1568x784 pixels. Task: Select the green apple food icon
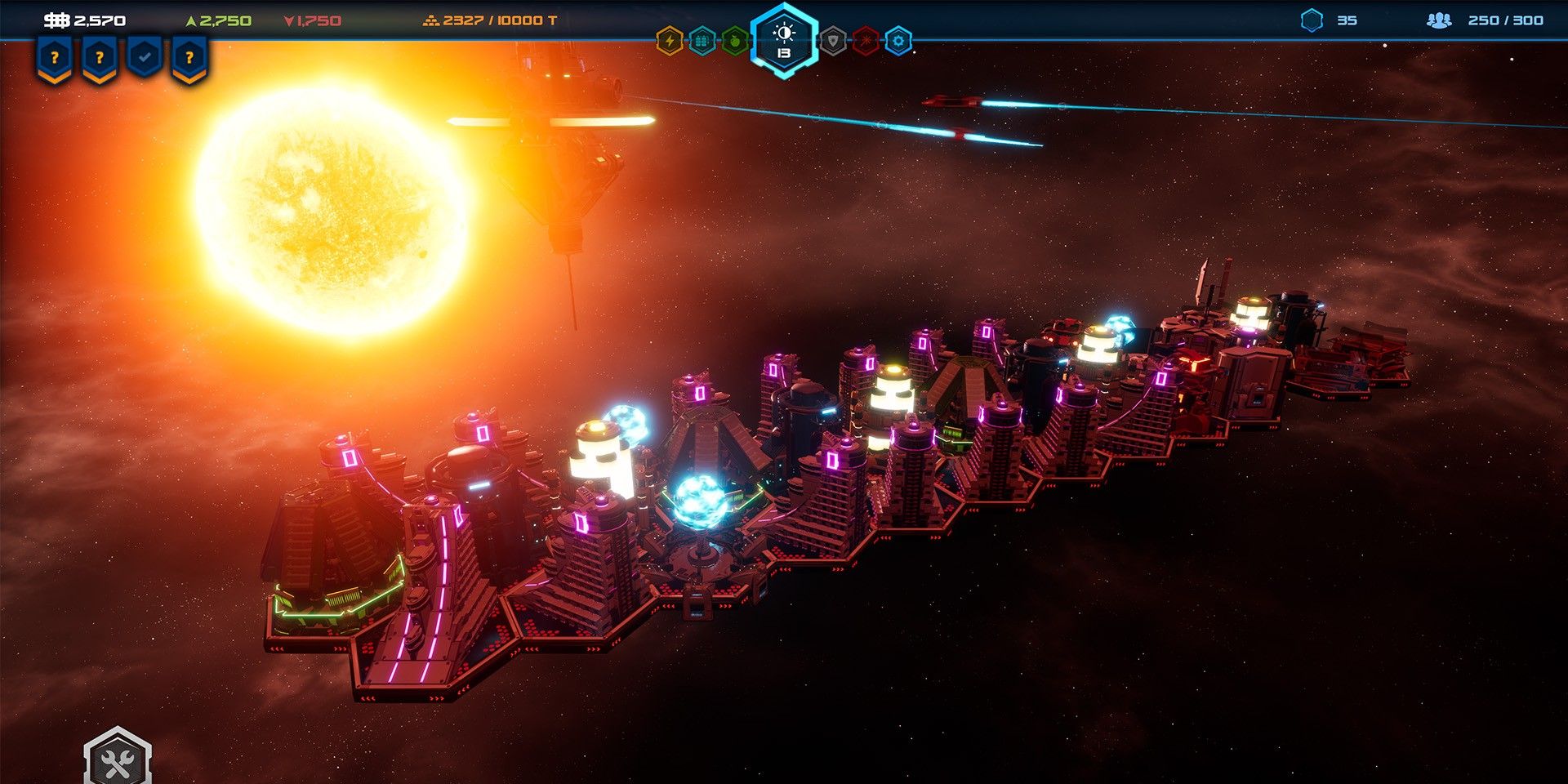click(x=735, y=41)
